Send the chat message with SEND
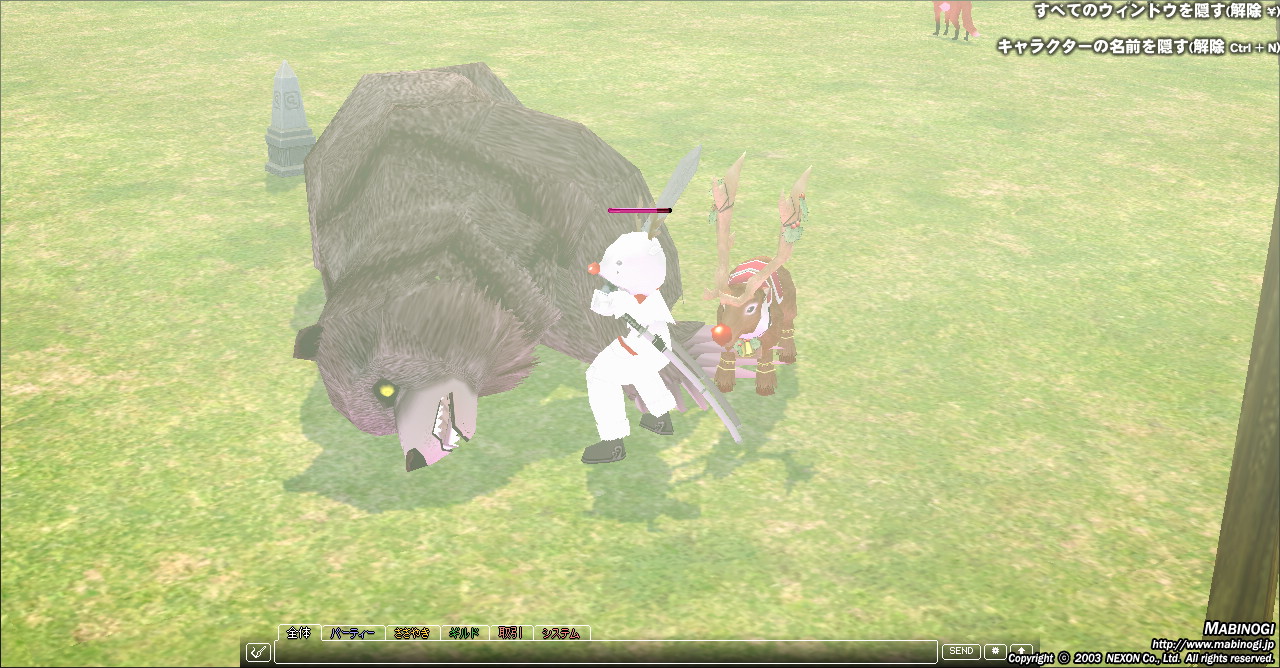The width and height of the screenshot is (1280, 668). tap(961, 651)
